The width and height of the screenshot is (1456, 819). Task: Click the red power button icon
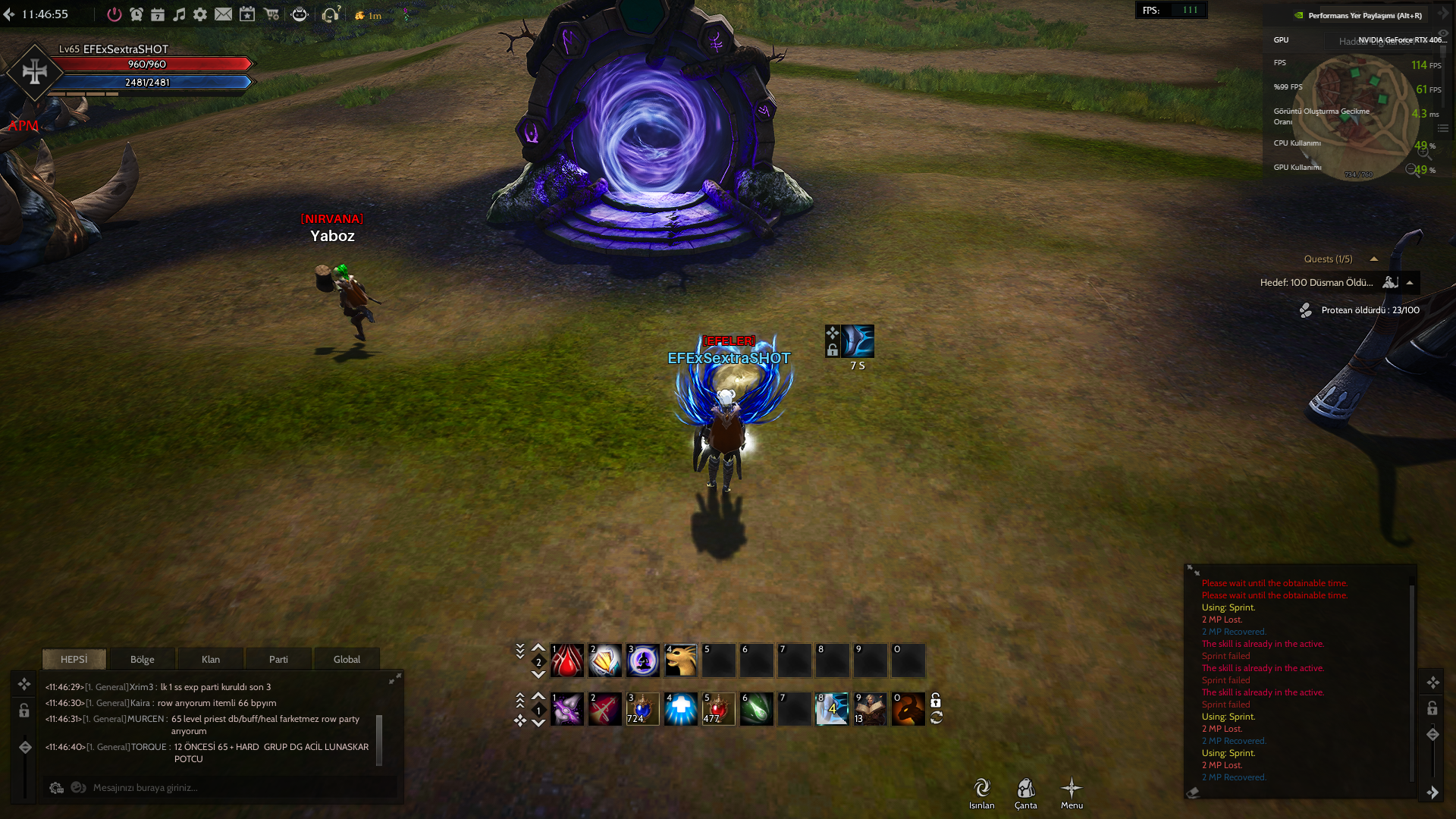click(114, 14)
